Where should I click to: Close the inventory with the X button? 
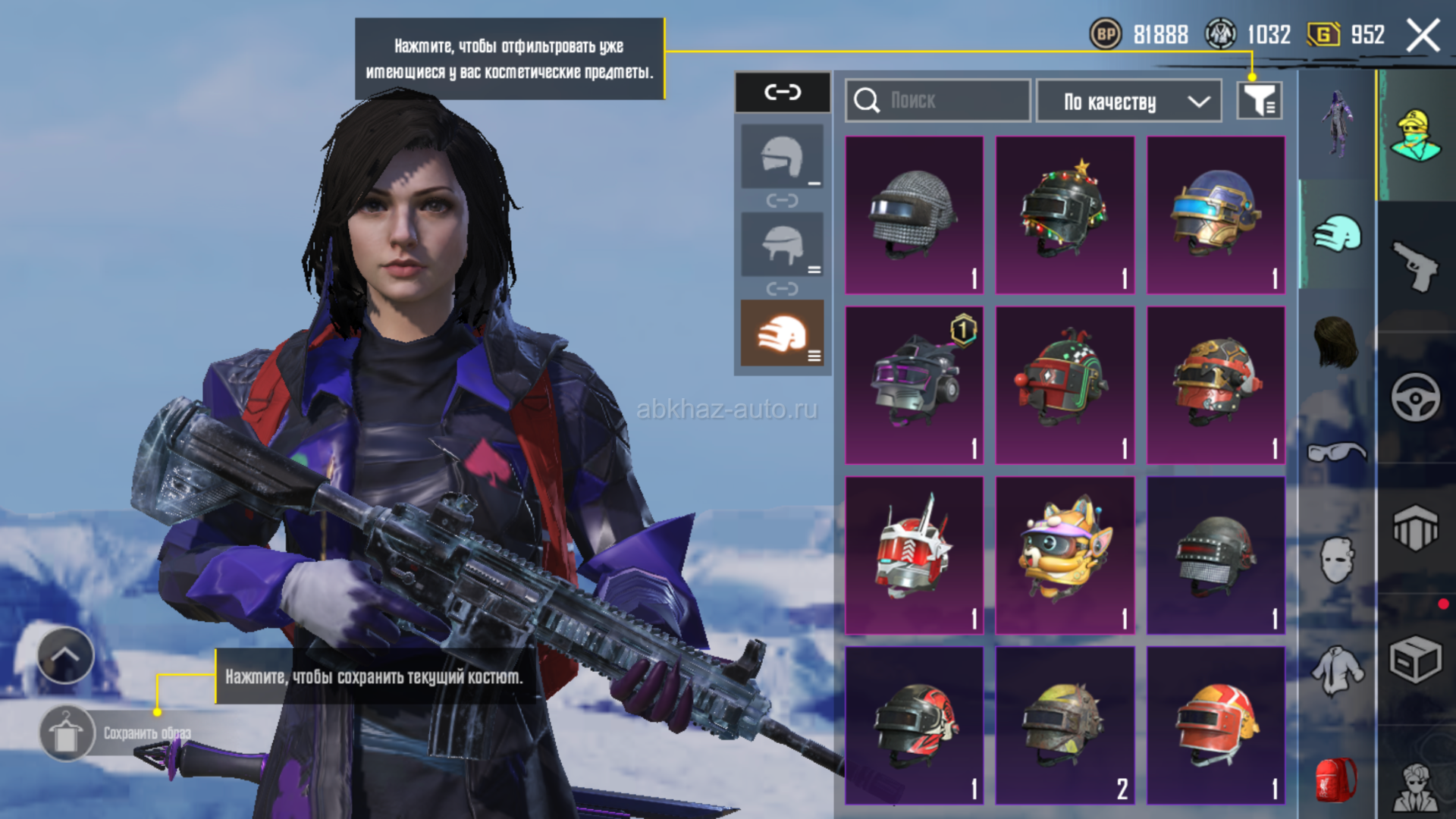point(1423,36)
